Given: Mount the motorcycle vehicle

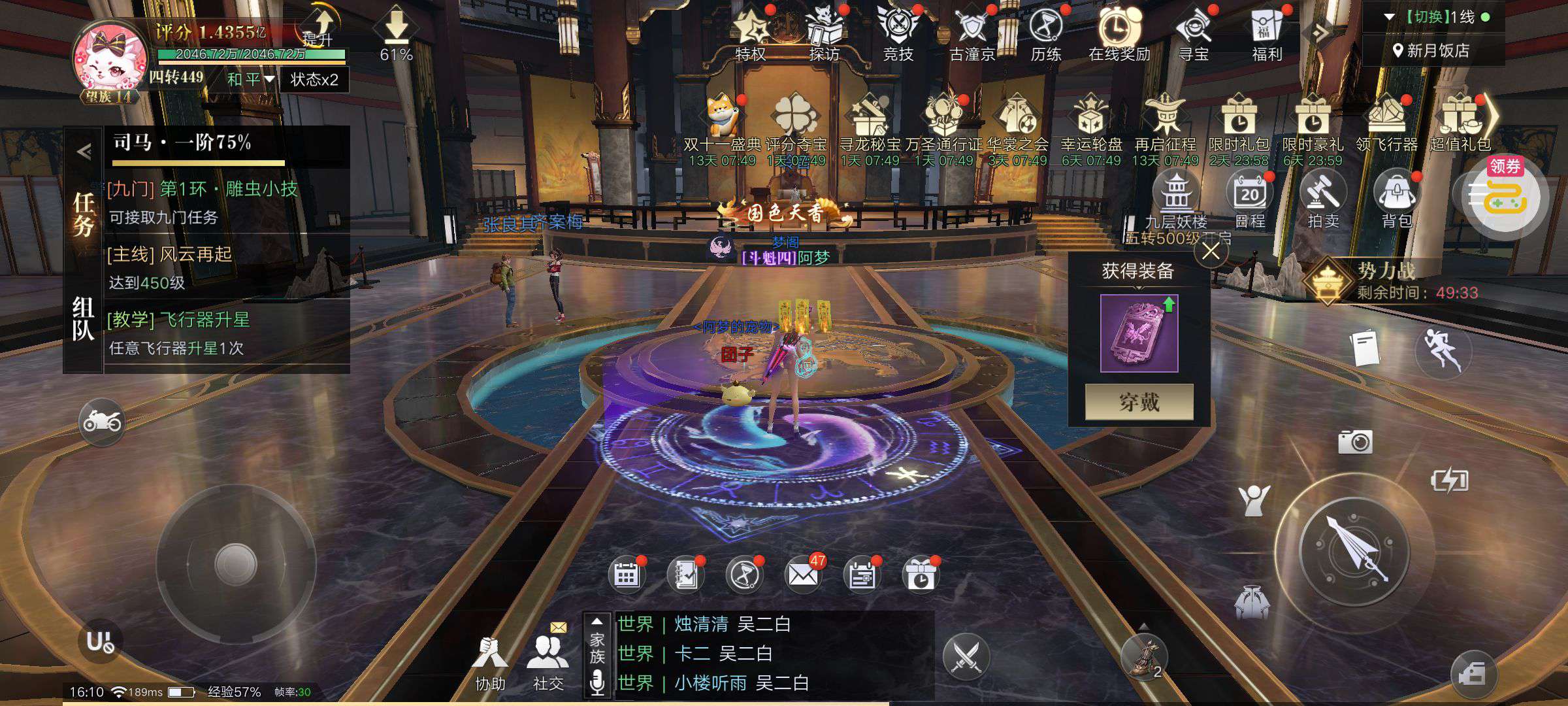Looking at the screenshot, I should point(101,422).
